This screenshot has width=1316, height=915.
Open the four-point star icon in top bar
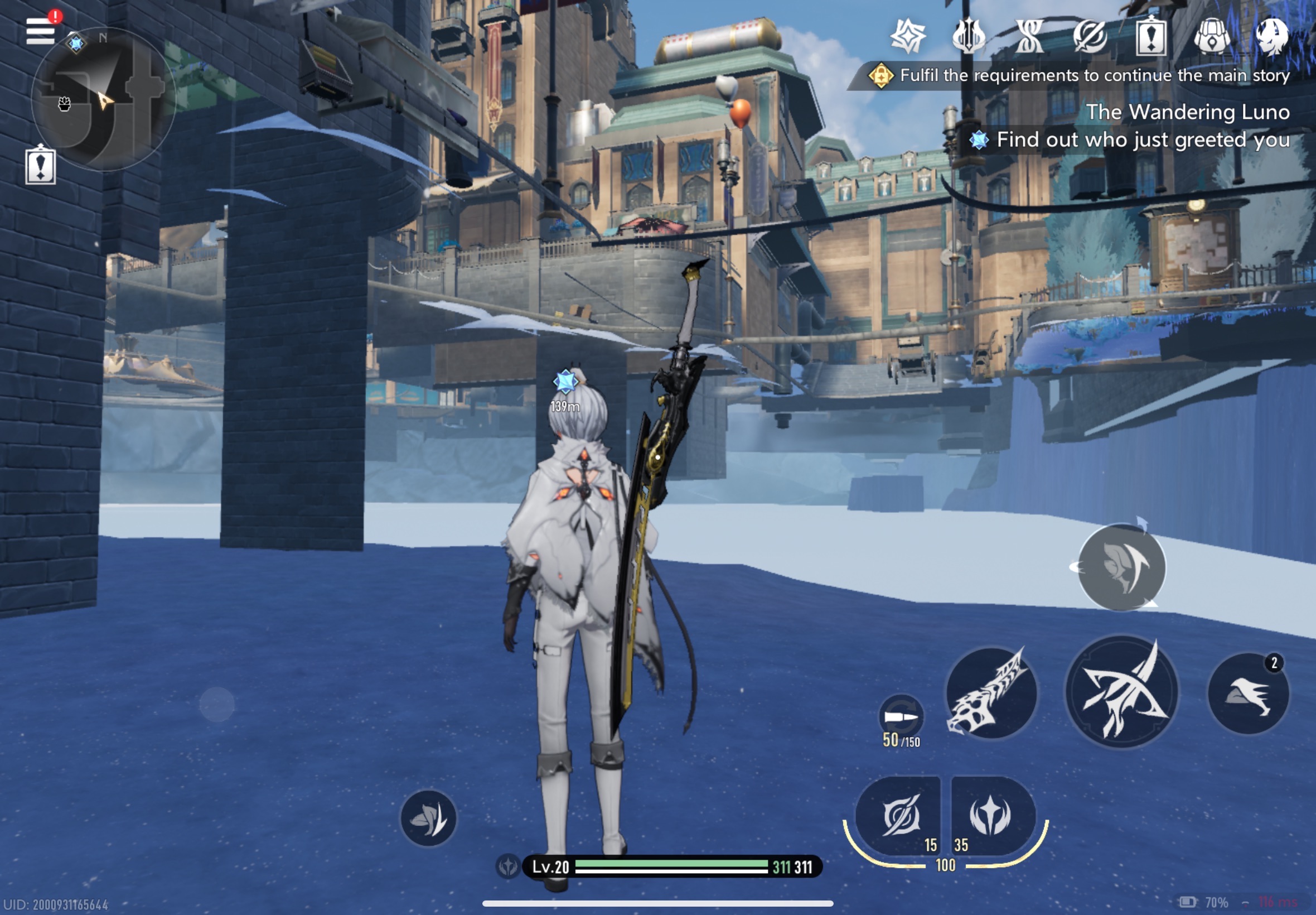[907, 36]
